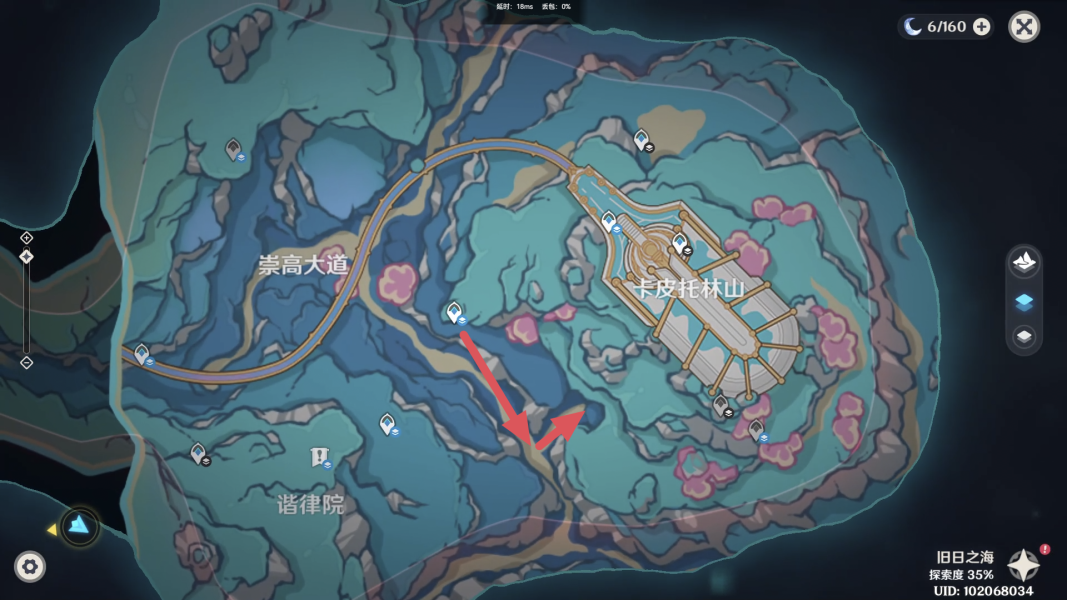Viewport: 1067px width, 600px height.
Task: Select the surface mountain layer button
Action: [1024, 264]
